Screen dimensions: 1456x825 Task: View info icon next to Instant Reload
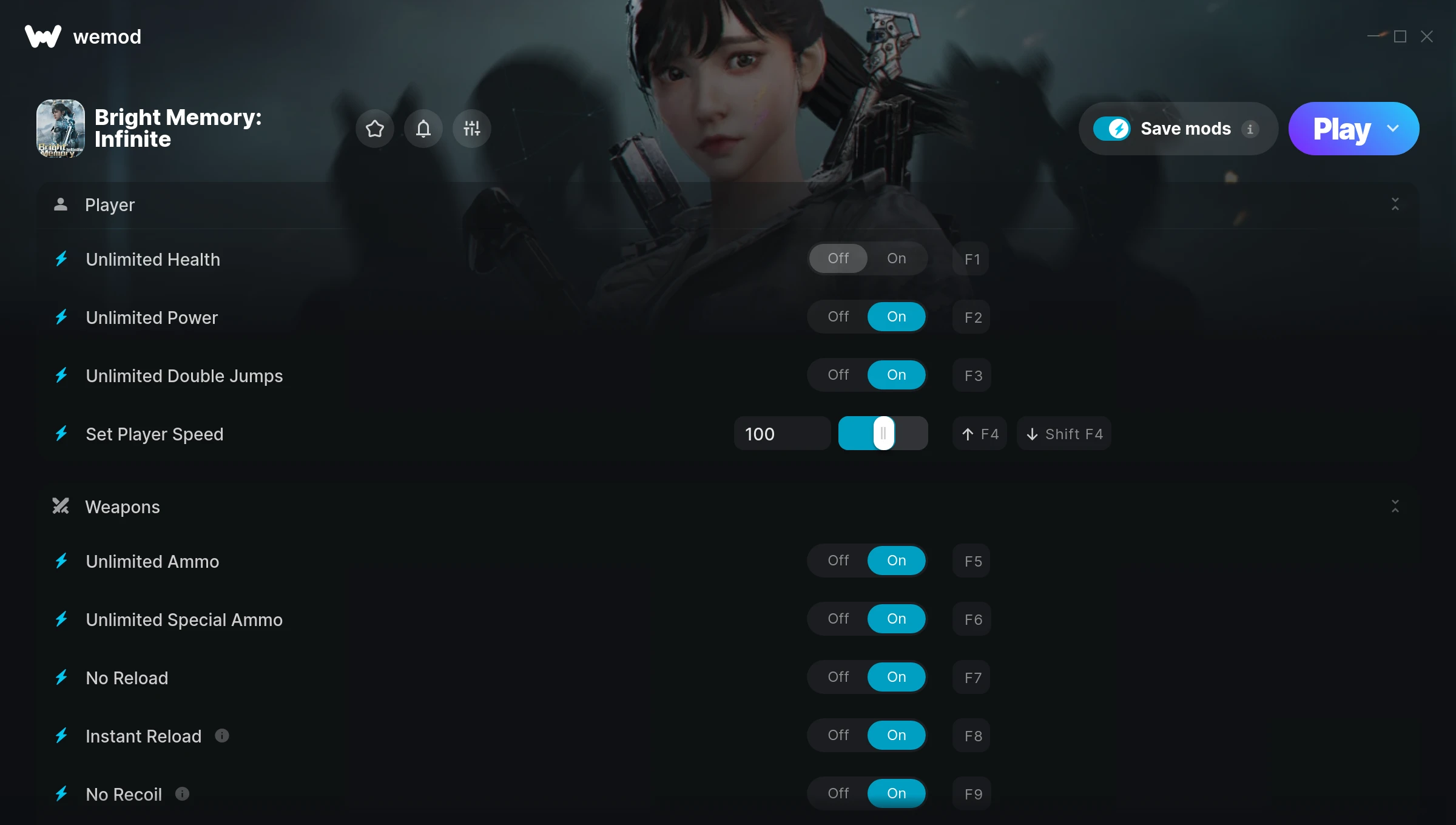click(222, 736)
